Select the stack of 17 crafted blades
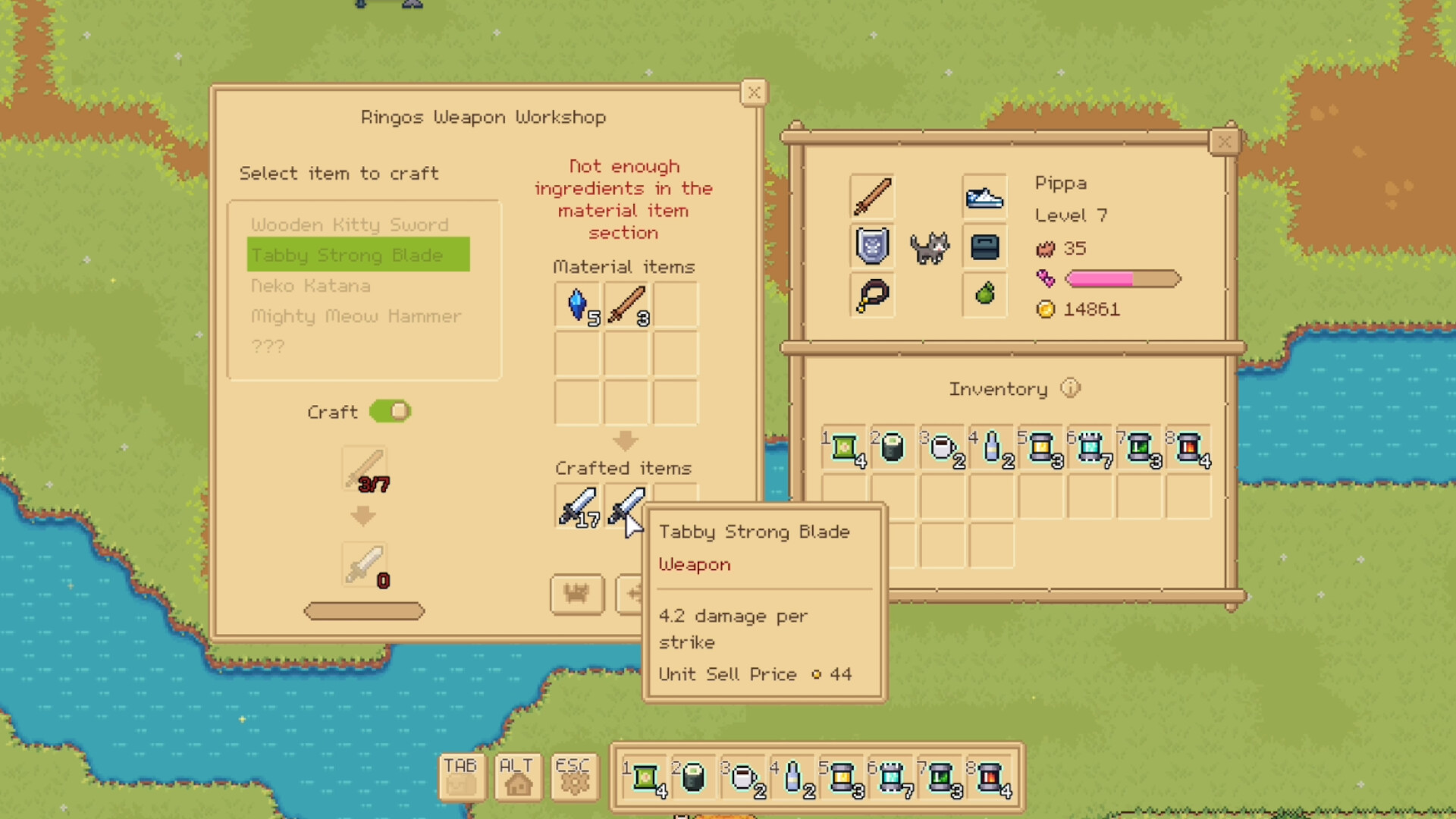 (578, 507)
